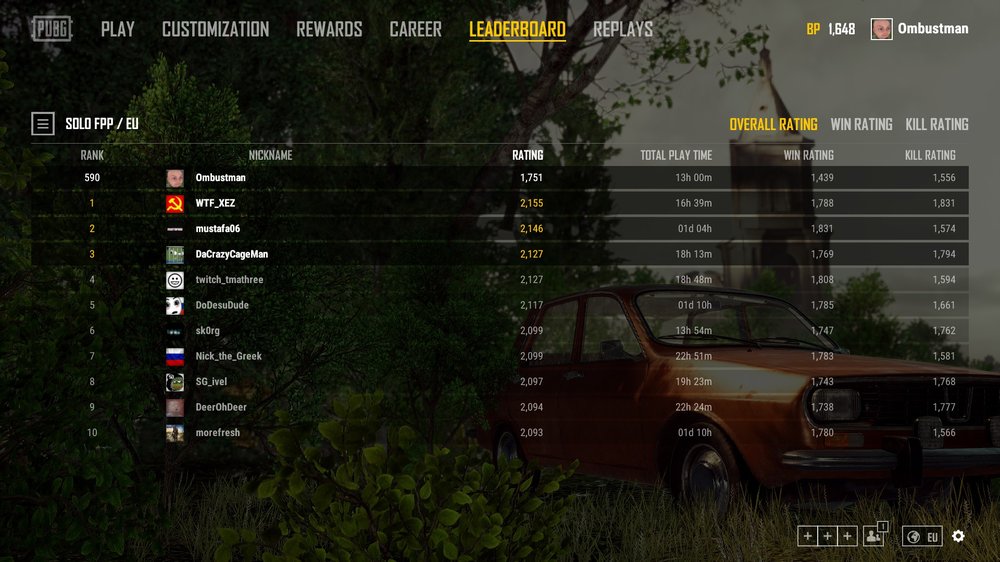The height and width of the screenshot is (562, 1000).
Task: Open the Ombustman profile at top right
Action: click(920, 29)
